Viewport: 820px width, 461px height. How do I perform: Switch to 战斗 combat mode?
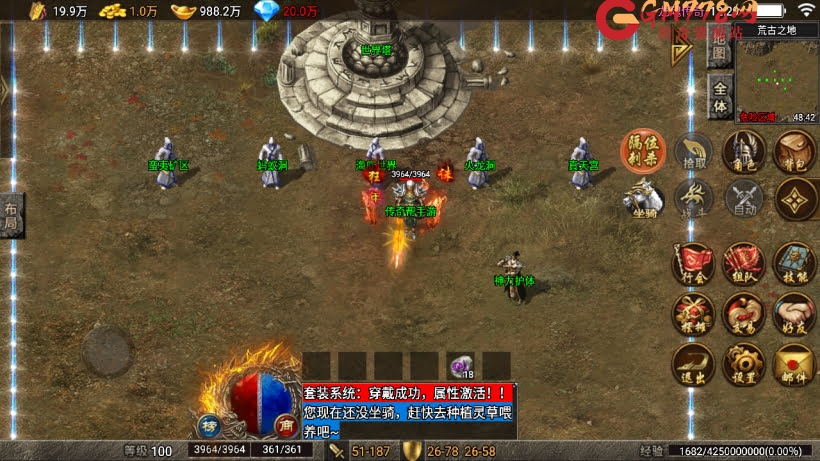693,199
